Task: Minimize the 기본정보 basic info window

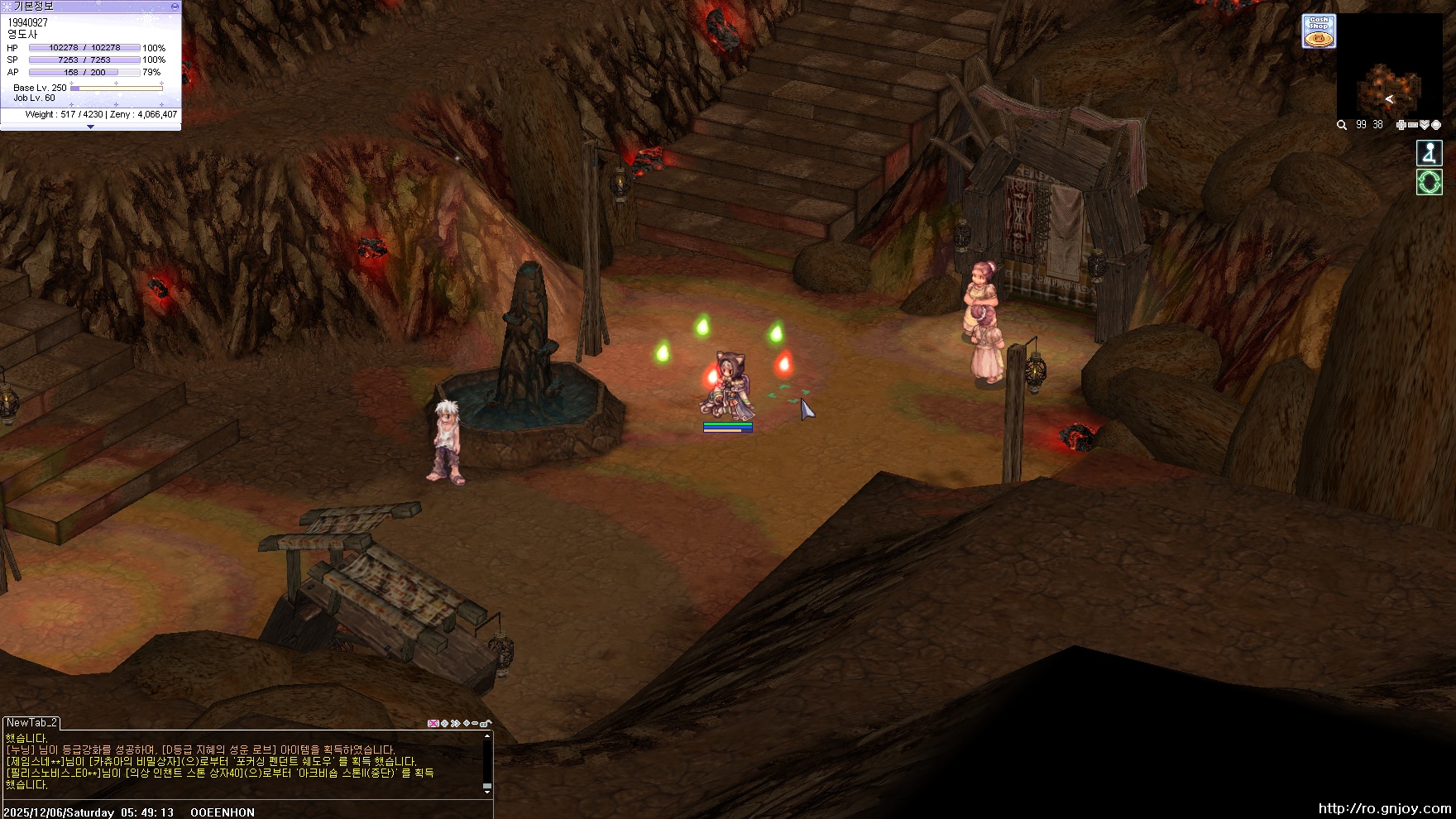Action: [175, 6]
